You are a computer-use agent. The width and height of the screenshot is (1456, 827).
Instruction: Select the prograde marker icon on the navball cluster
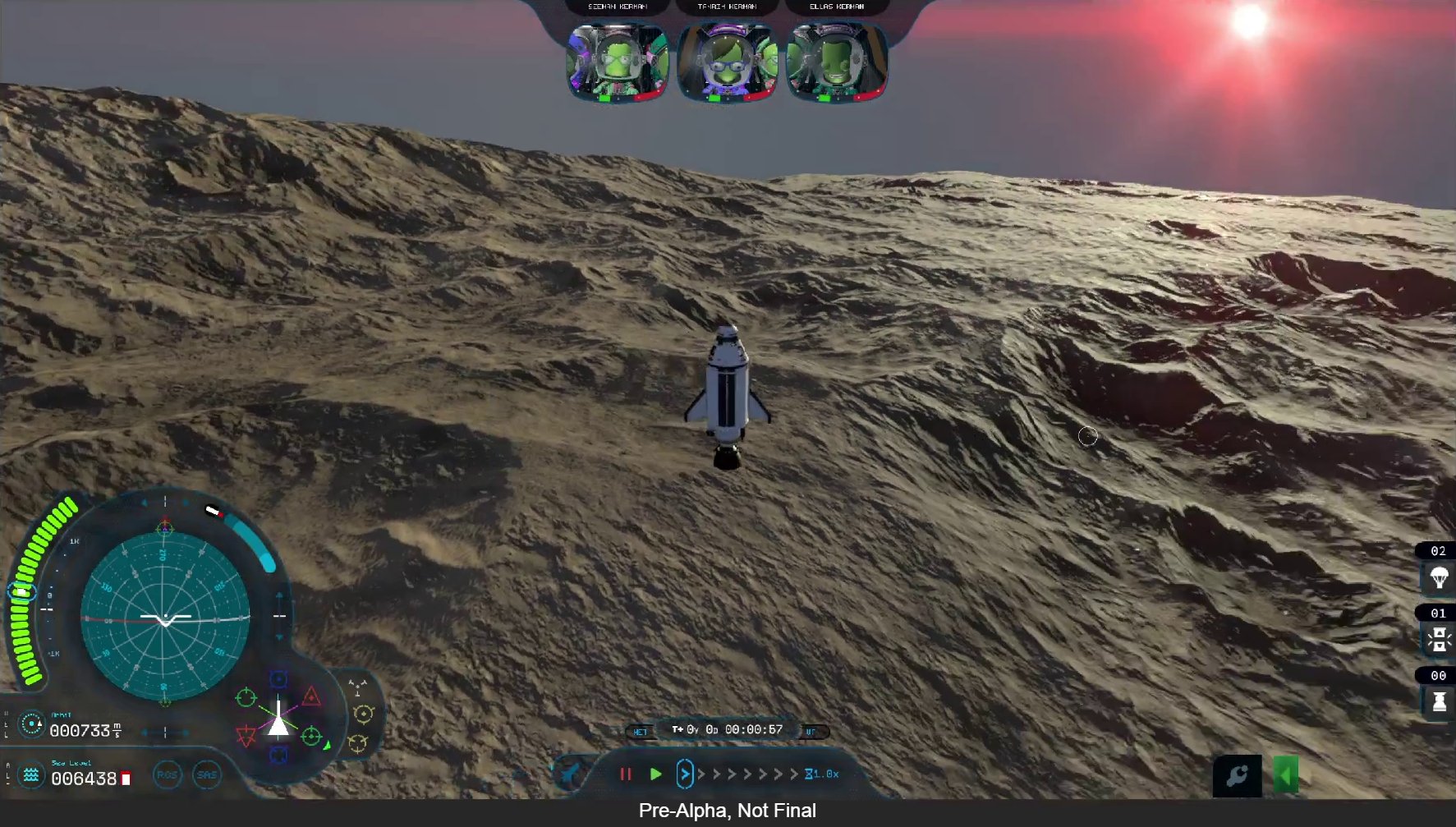246,697
